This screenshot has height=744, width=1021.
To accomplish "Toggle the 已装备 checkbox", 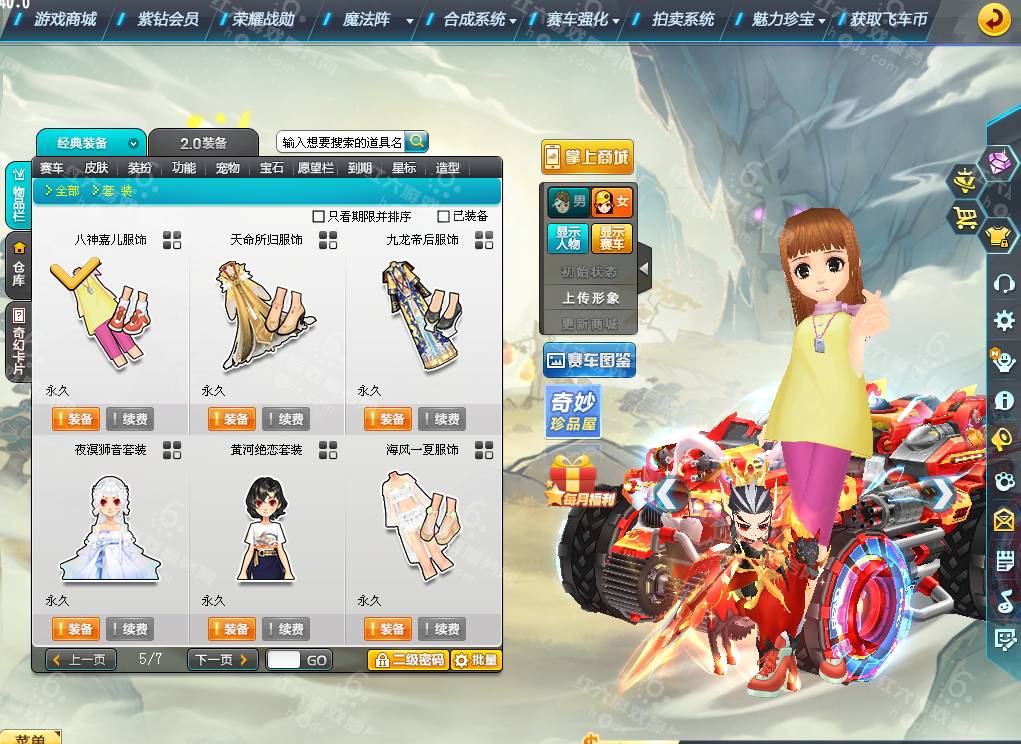I will click(444, 216).
